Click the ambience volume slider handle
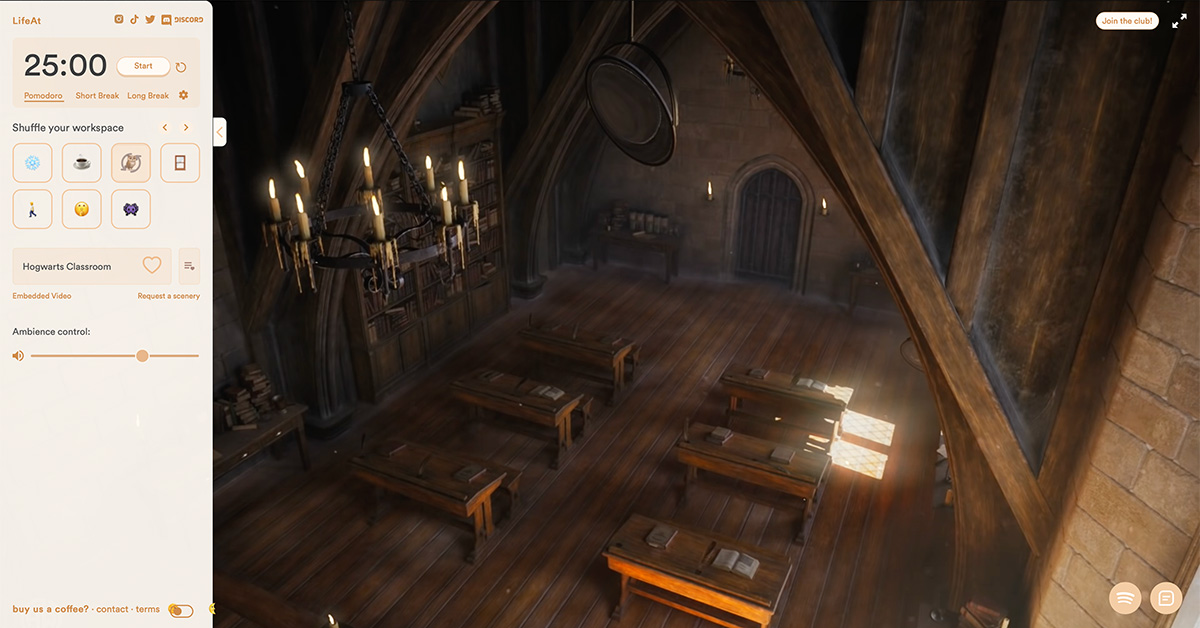 [142, 356]
